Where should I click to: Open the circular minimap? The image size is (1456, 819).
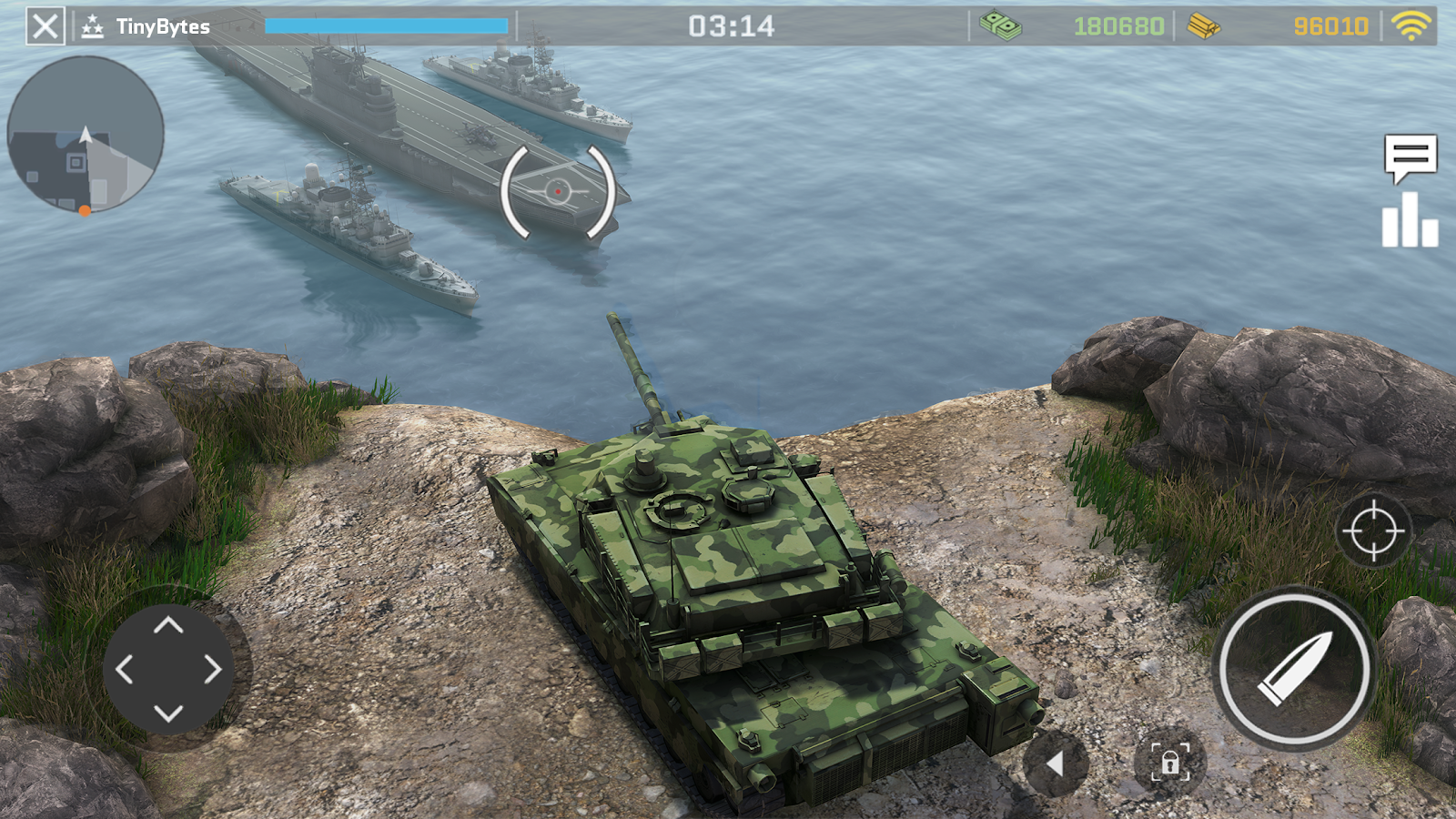tap(86, 135)
